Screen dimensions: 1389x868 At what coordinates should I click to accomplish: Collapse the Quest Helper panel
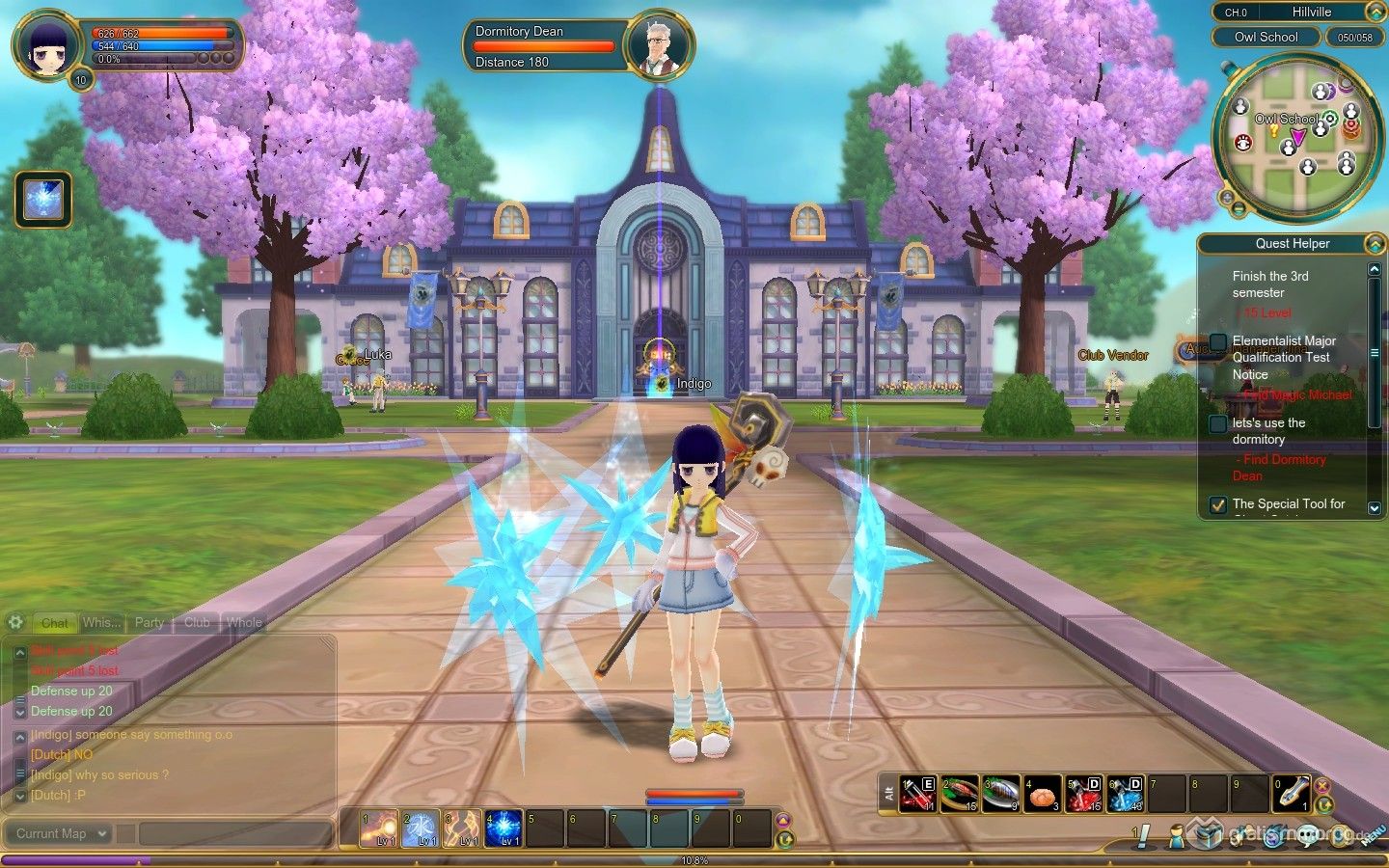pyautogui.click(x=1375, y=244)
